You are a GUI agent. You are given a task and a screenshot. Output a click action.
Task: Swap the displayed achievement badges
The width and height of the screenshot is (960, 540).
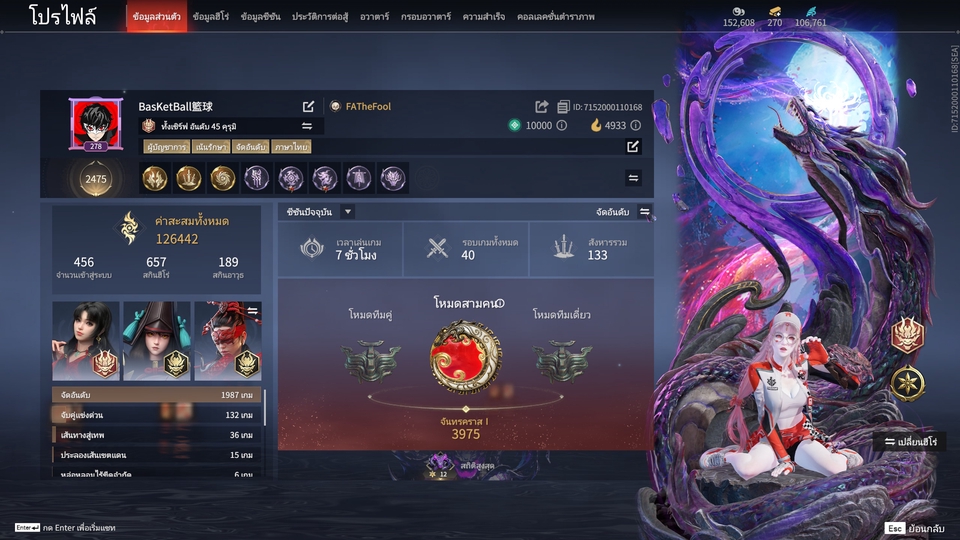[633, 178]
